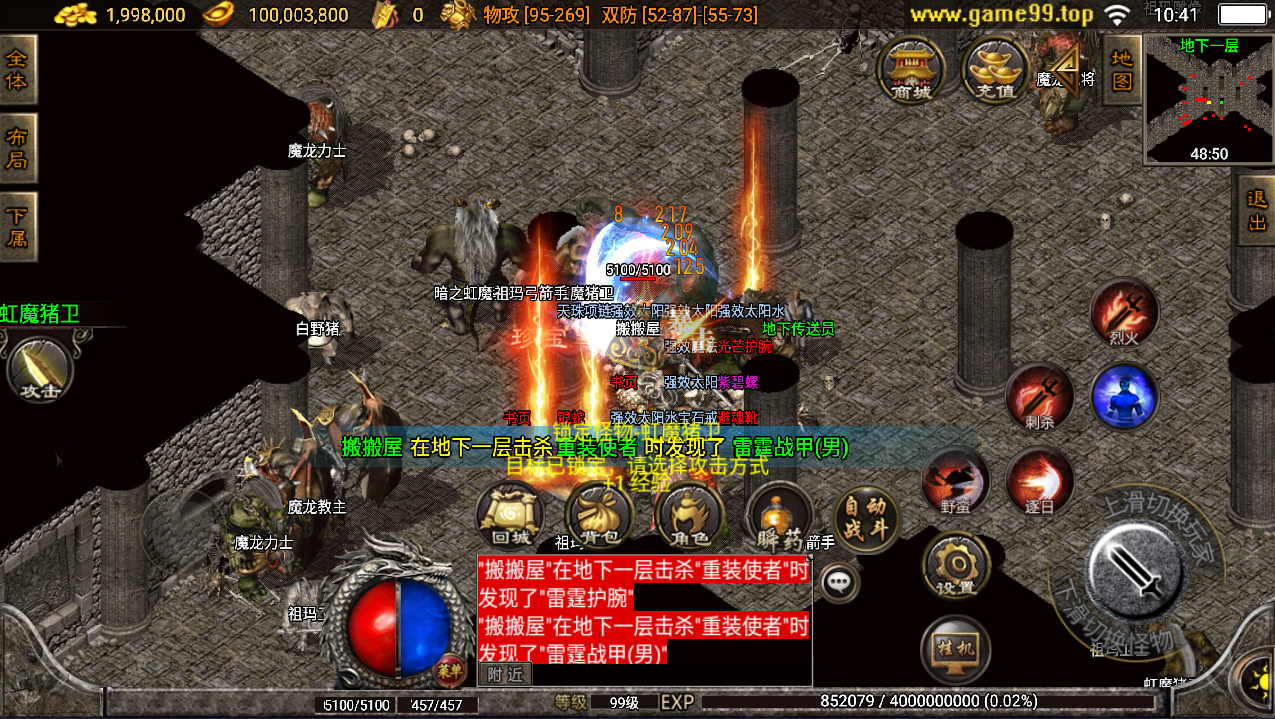Viewport: 1275px width, 719px height.
Task: Tap the 攻击 attack button
Action: [x=40, y=369]
